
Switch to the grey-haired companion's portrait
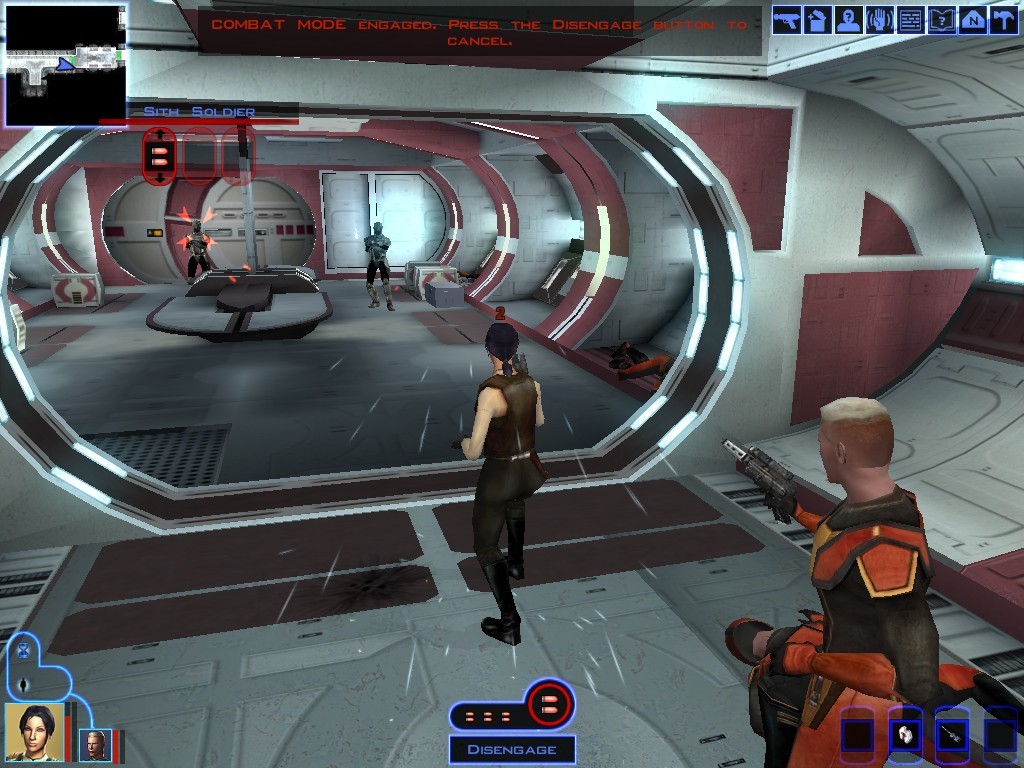click(95, 744)
